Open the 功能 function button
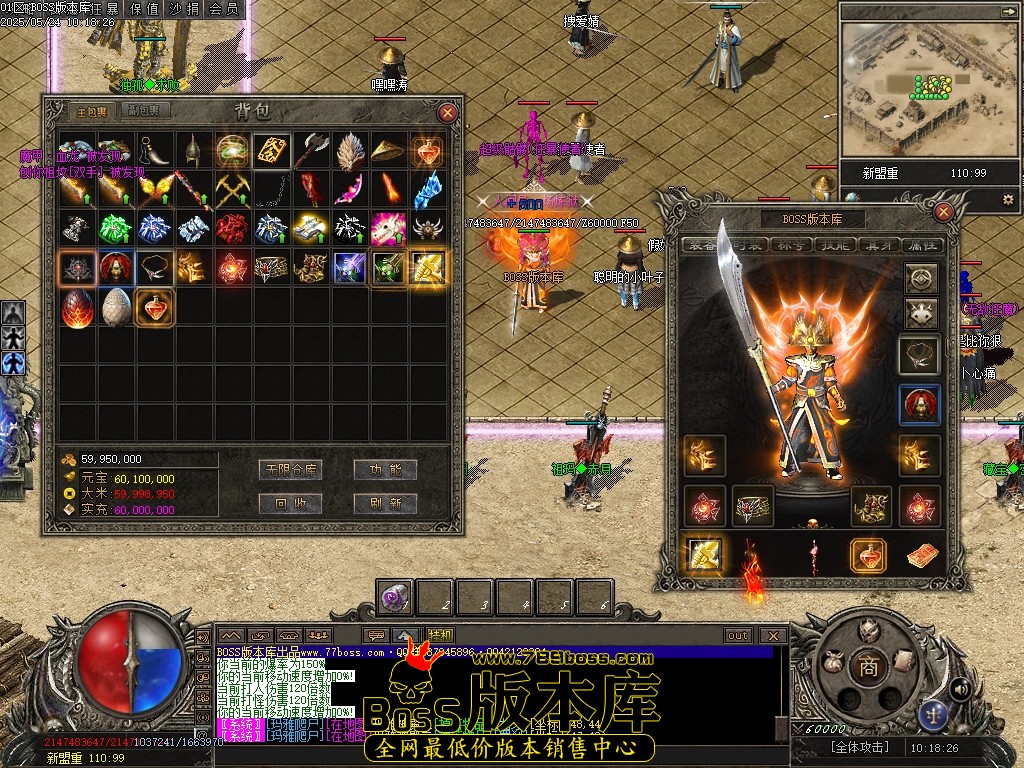This screenshot has height=768, width=1024. point(385,469)
